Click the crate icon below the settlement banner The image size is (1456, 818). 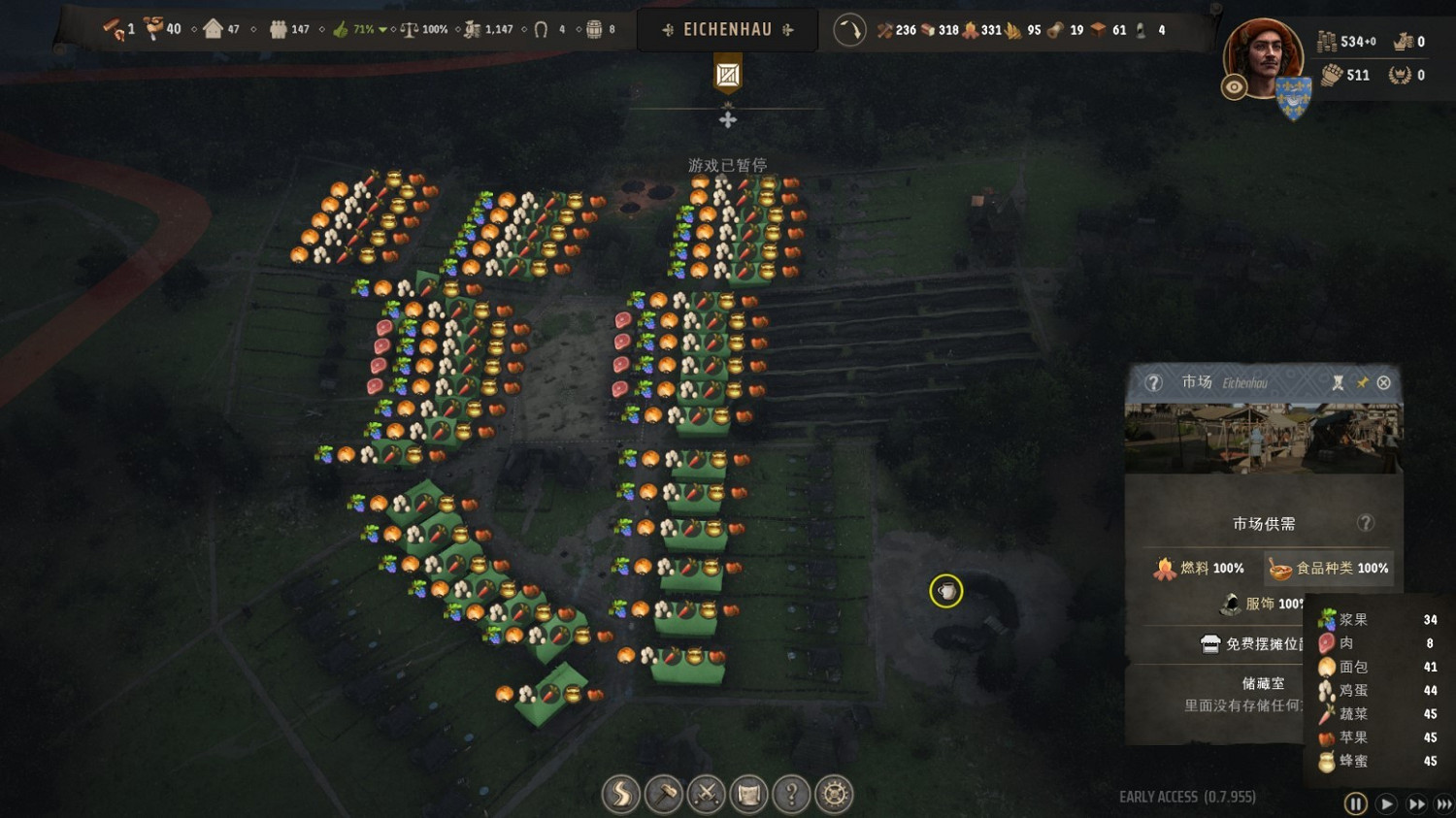coord(728,75)
